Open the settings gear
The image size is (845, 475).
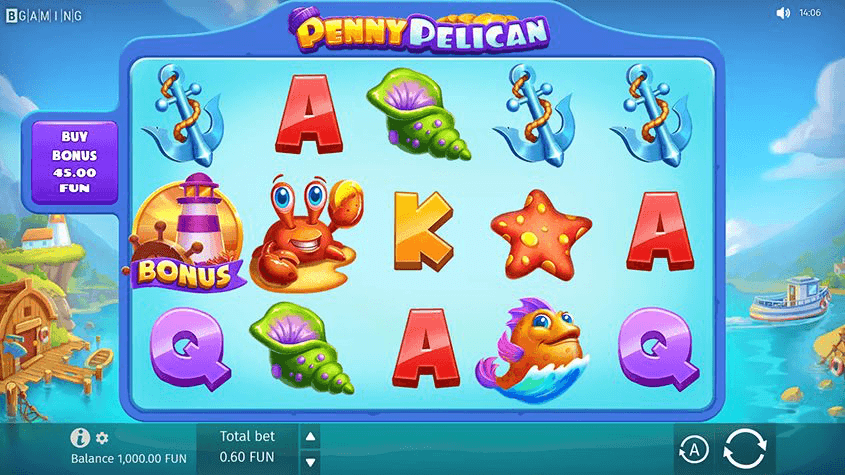pyautogui.click(x=102, y=438)
